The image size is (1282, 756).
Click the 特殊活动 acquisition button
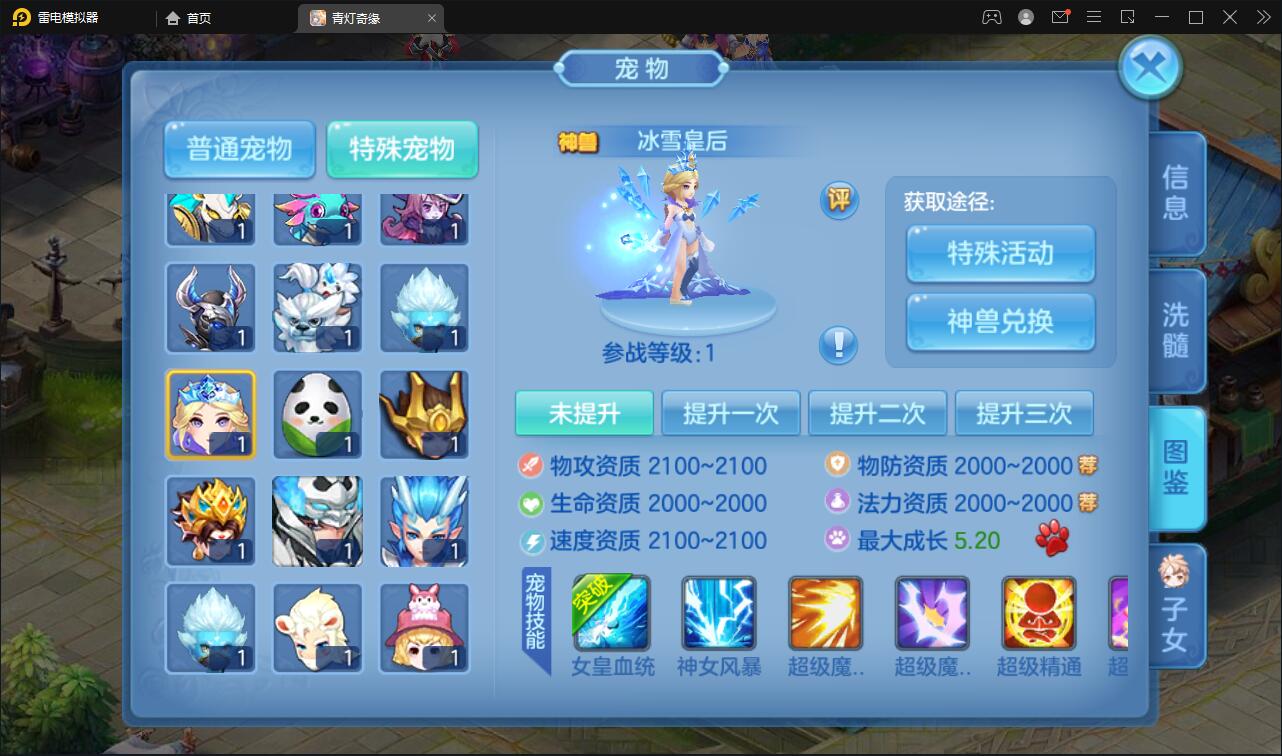(999, 254)
